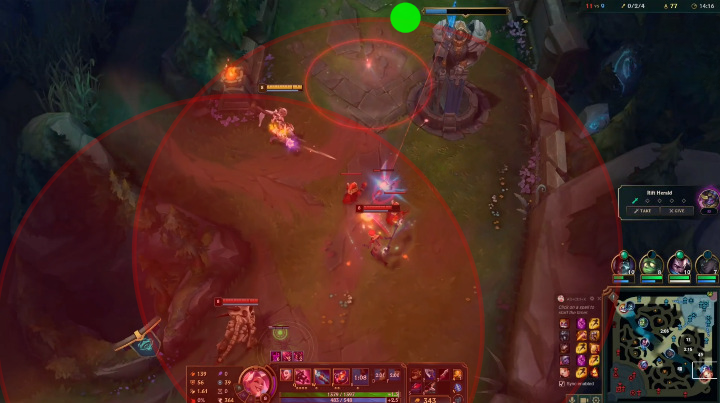Open the shop via the 343 gold button
Screen dimensions: 720x403
432,398
